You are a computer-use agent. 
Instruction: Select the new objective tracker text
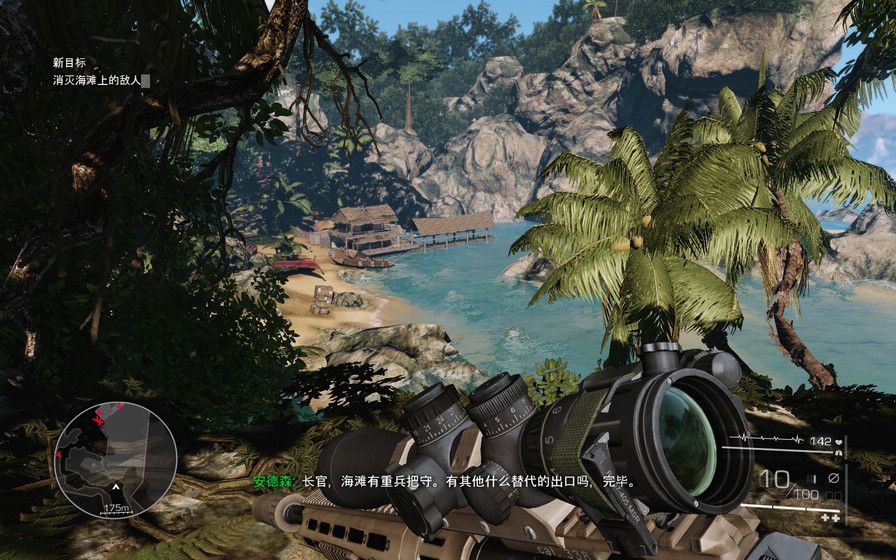[98, 80]
